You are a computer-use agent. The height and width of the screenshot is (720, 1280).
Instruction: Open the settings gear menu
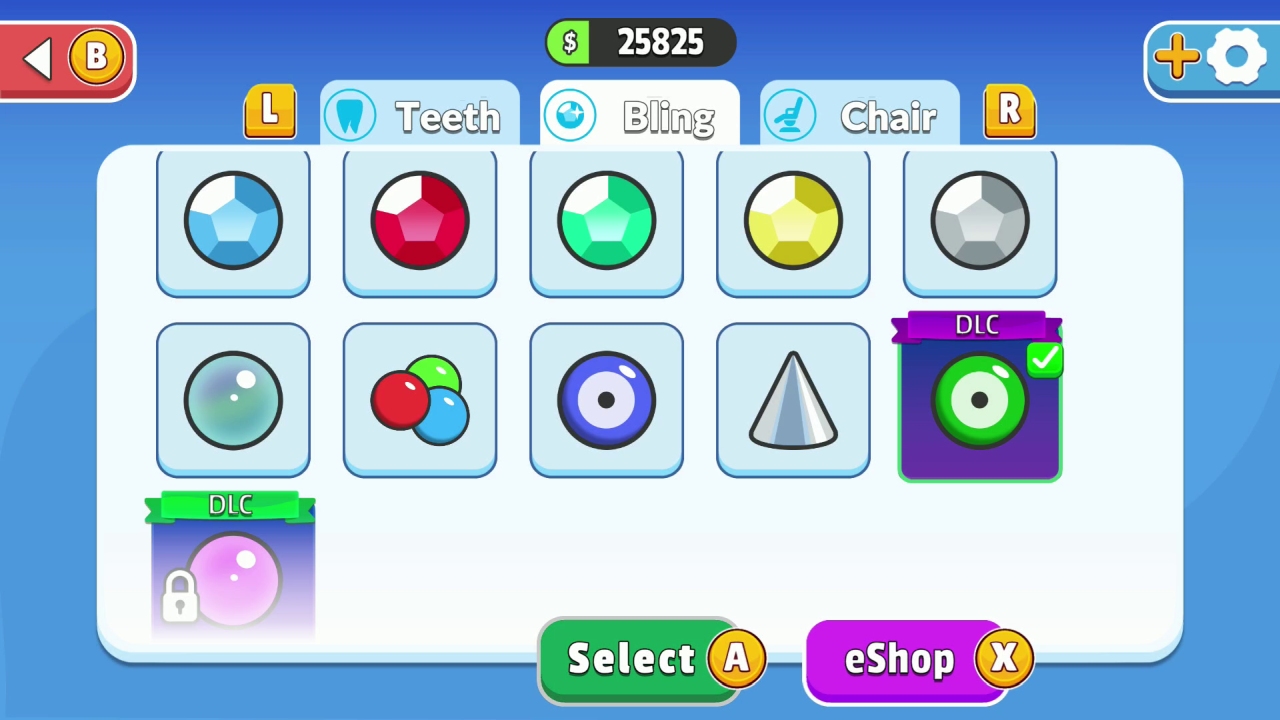tap(1237, 57)
